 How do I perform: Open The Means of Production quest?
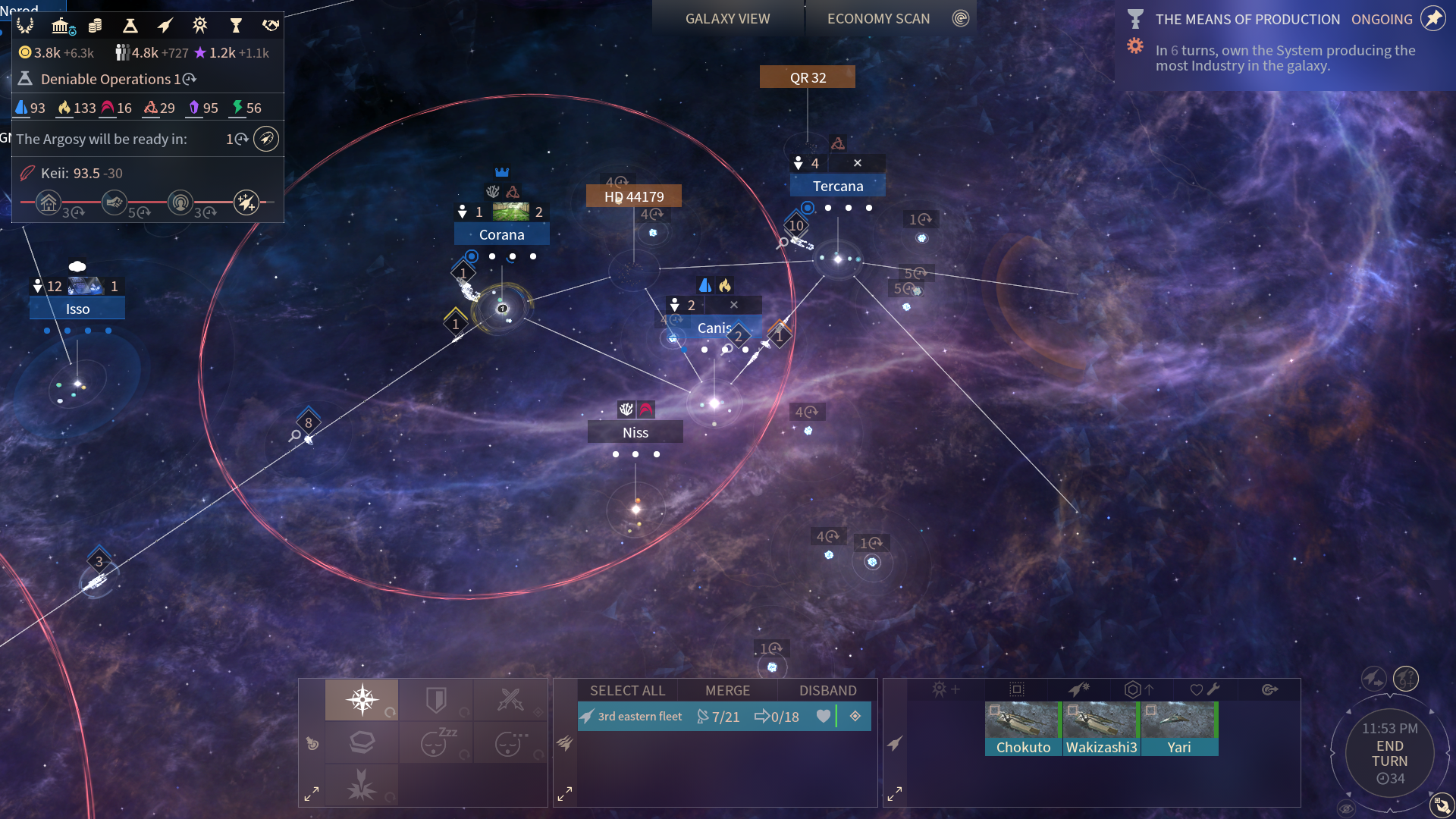pyautogui.click(x=1247, y=20)
